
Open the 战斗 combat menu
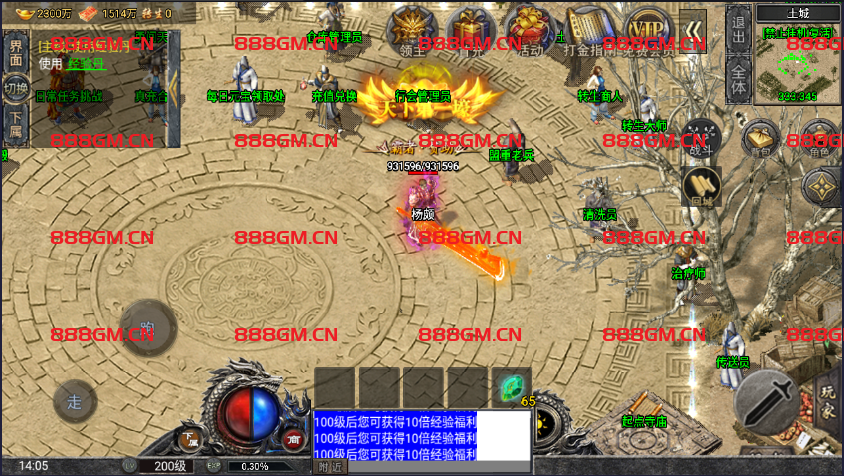pyautogui.click(x=701, y=139)
